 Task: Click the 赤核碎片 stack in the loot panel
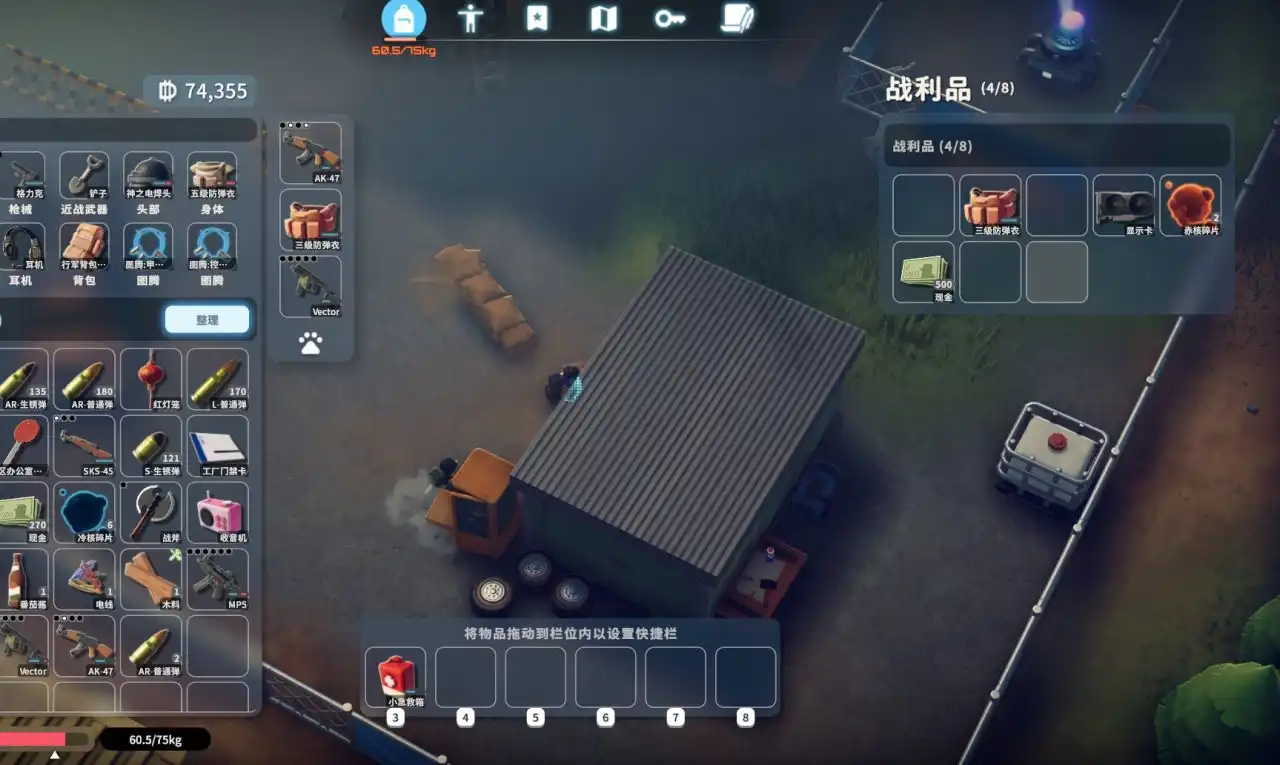click(1190, 203)
